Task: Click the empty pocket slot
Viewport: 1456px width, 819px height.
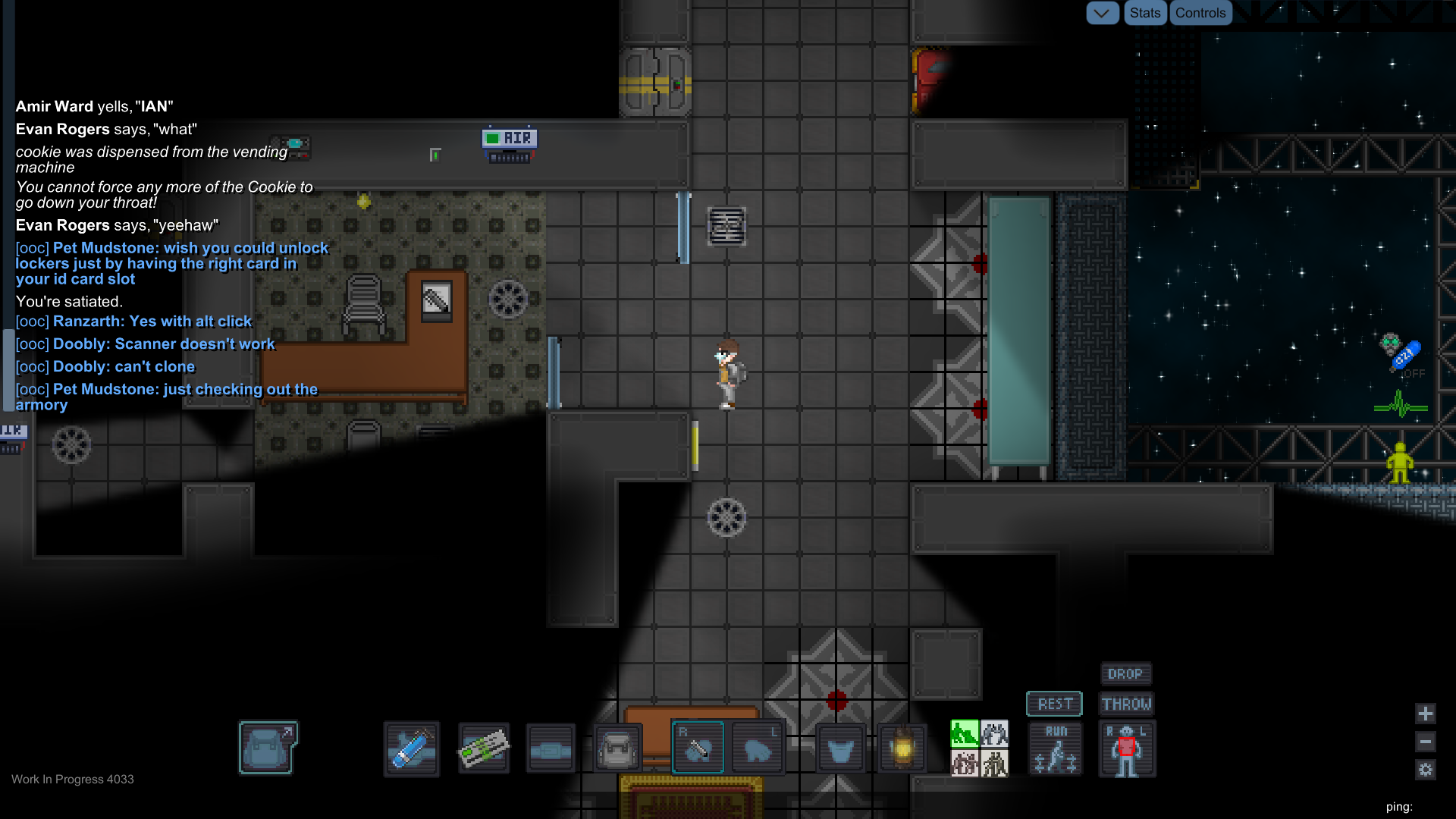Action: [x=840, y=749]
